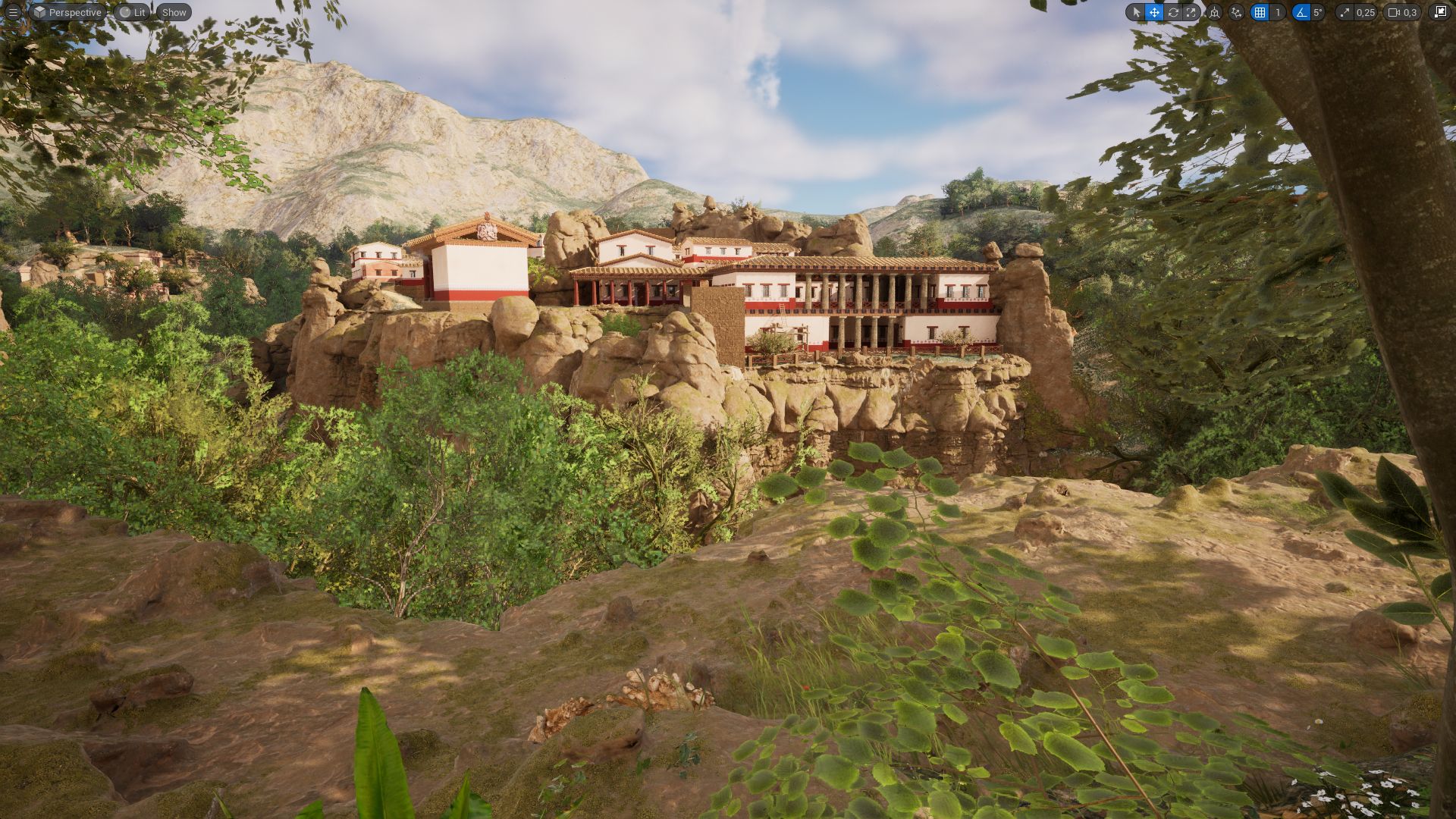
Task: Open the grid snap size value dropdown
Action: click(x=1278, y=12)
